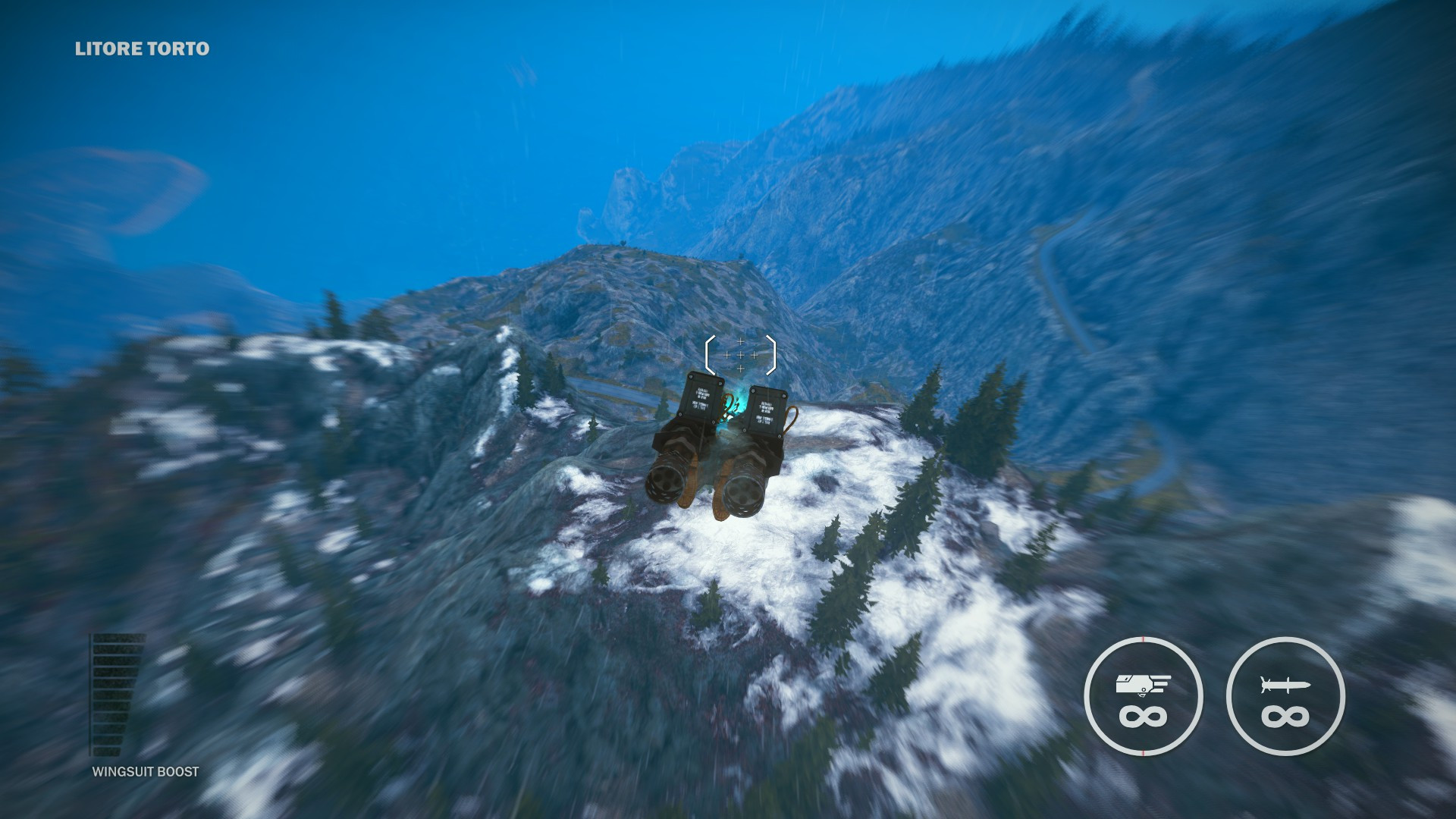Click the circular primary weapon indicator
The width and height of the screenshot is (1456, 819).
pos(1143,696)
